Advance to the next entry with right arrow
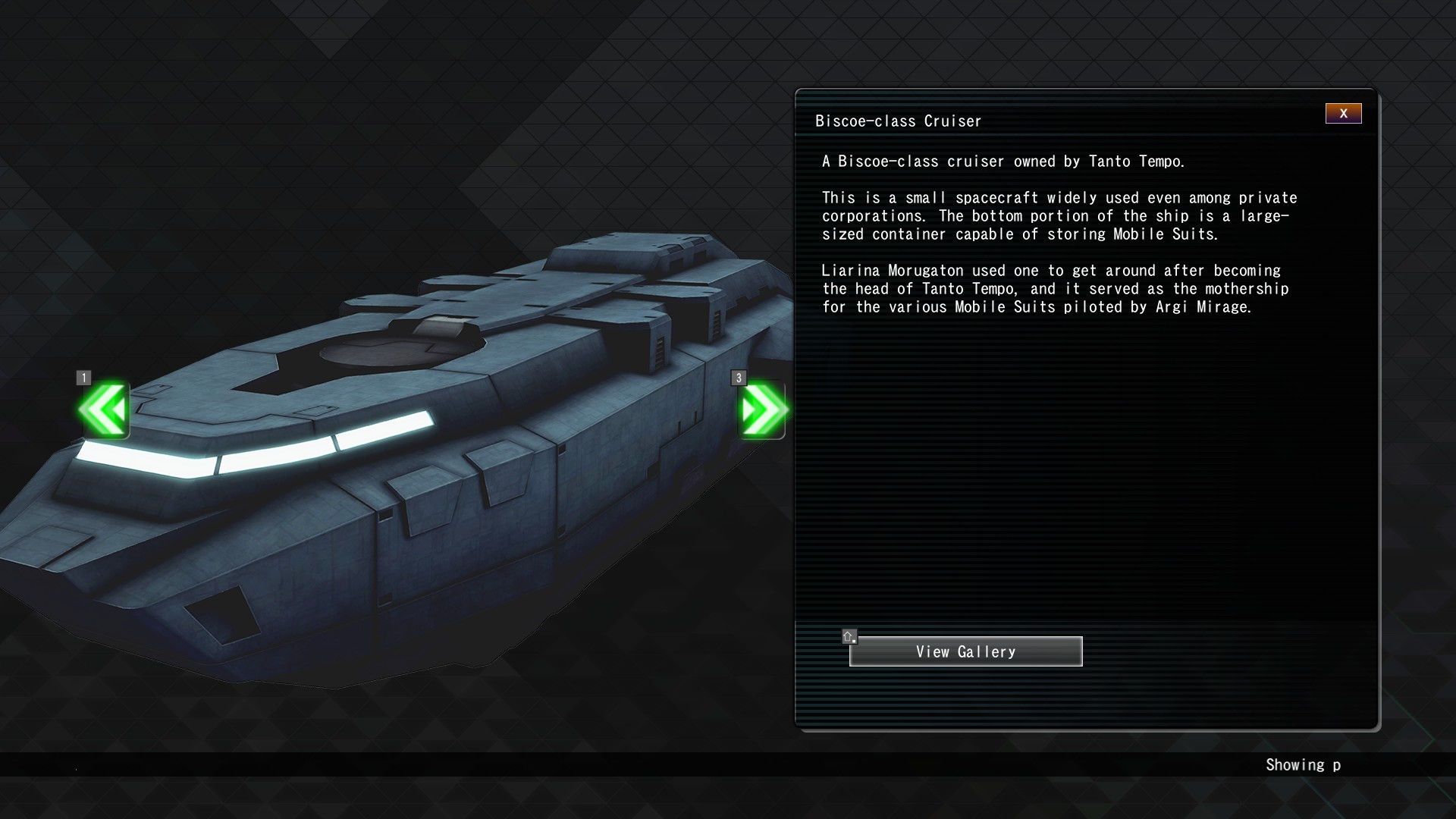Screen dimensions: 1456x819 click(762, 410)
